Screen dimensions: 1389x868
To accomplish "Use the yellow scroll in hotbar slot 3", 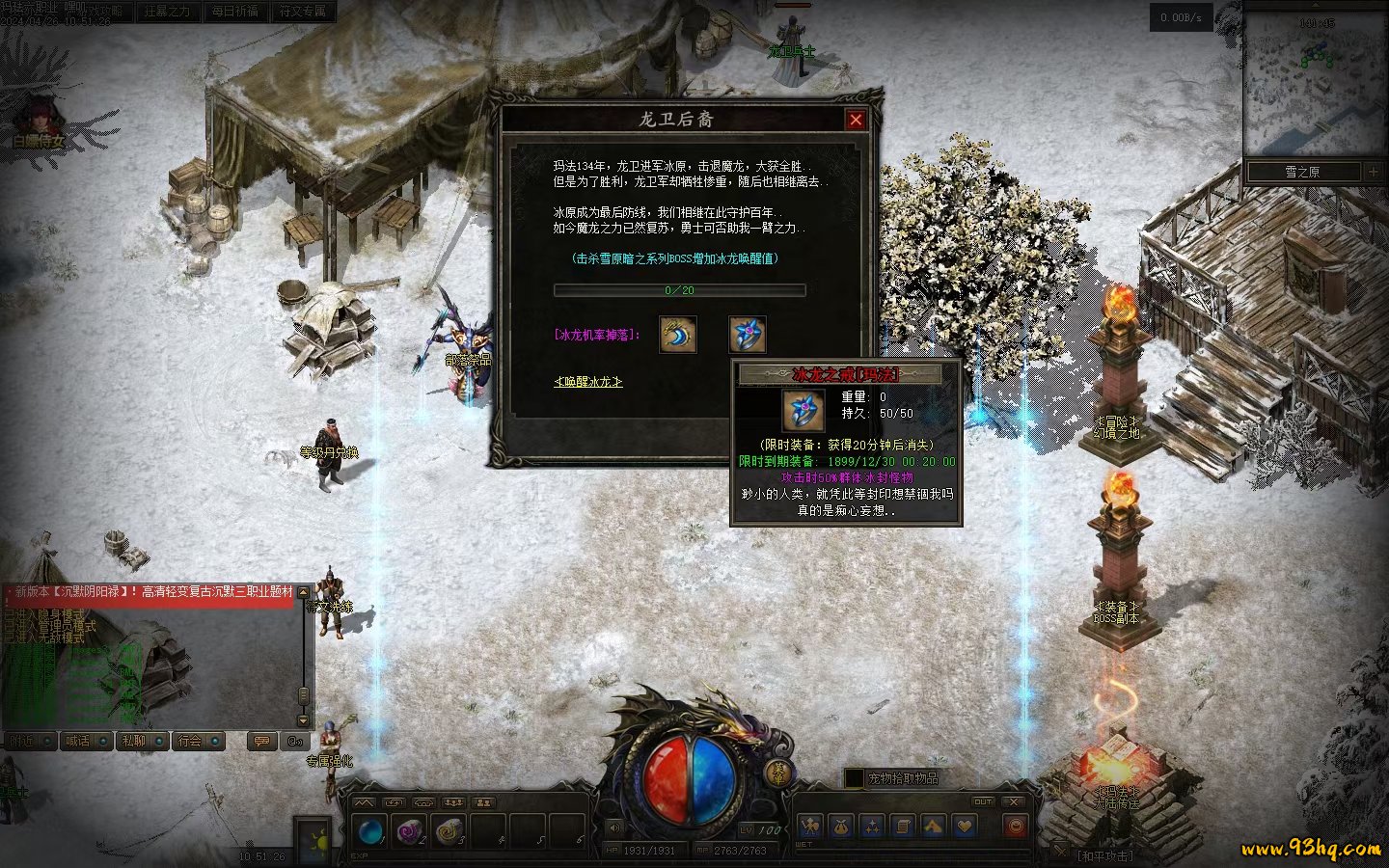I will tap(449, 830).
